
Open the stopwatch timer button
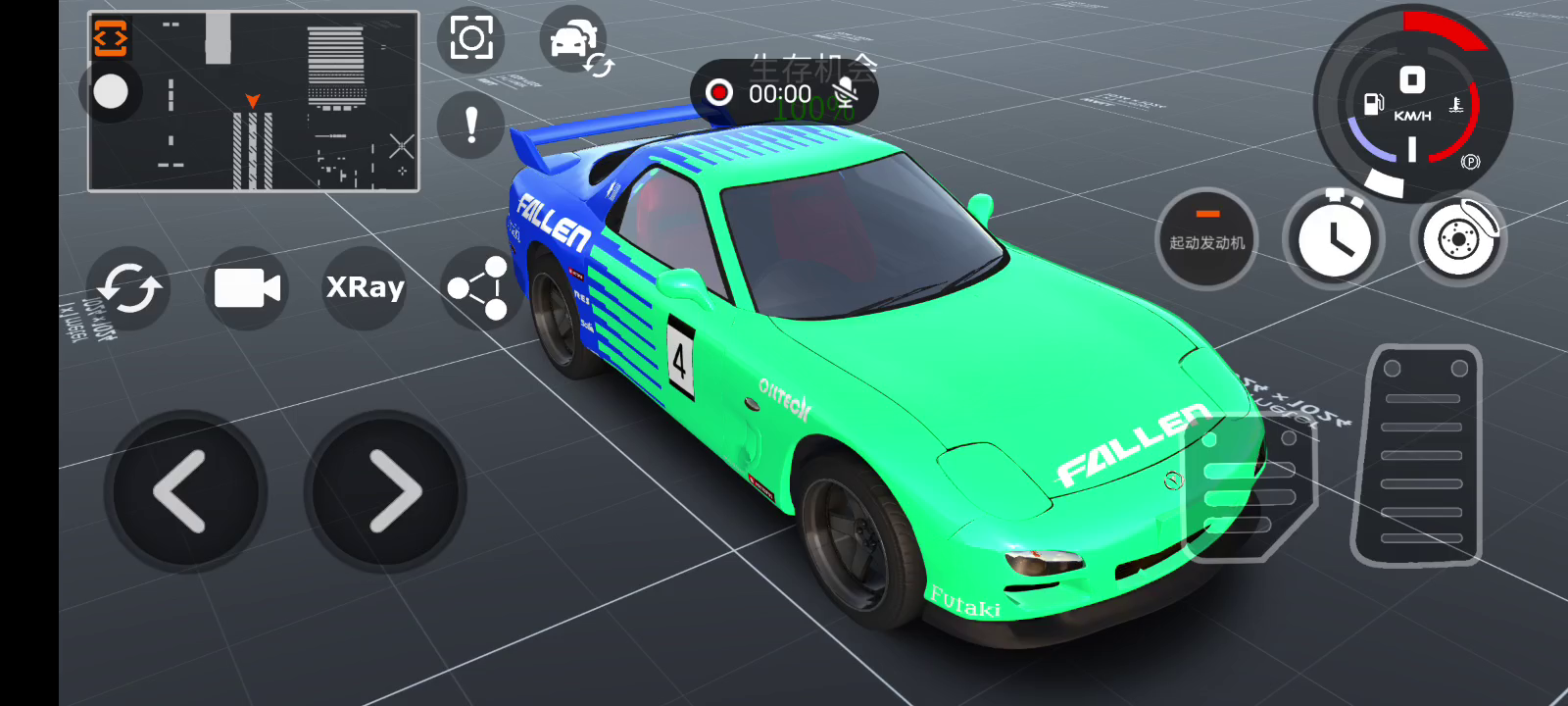[1334, 238]
